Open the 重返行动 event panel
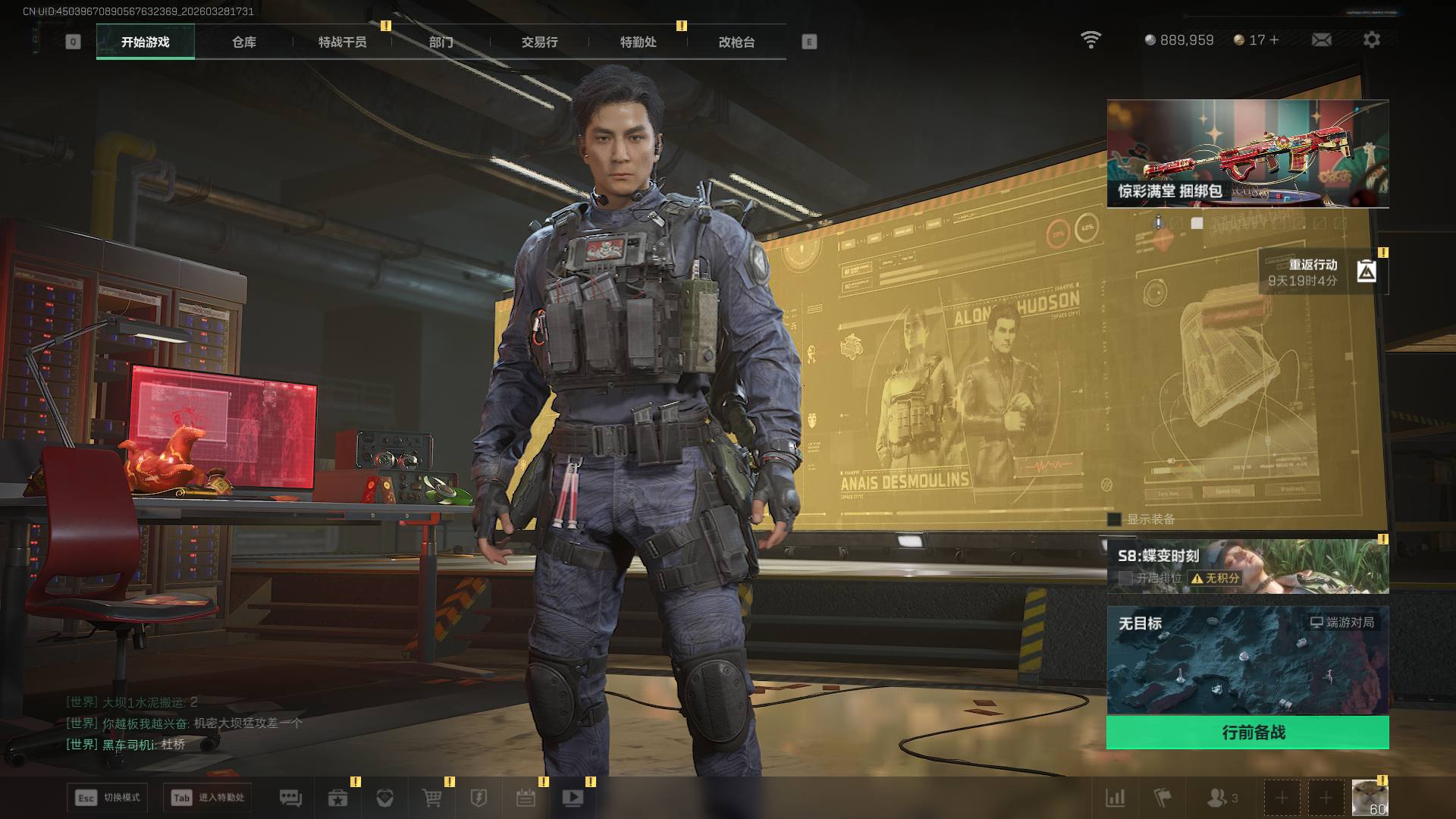Screen dimensions: 1456x819 [1323, 271]
